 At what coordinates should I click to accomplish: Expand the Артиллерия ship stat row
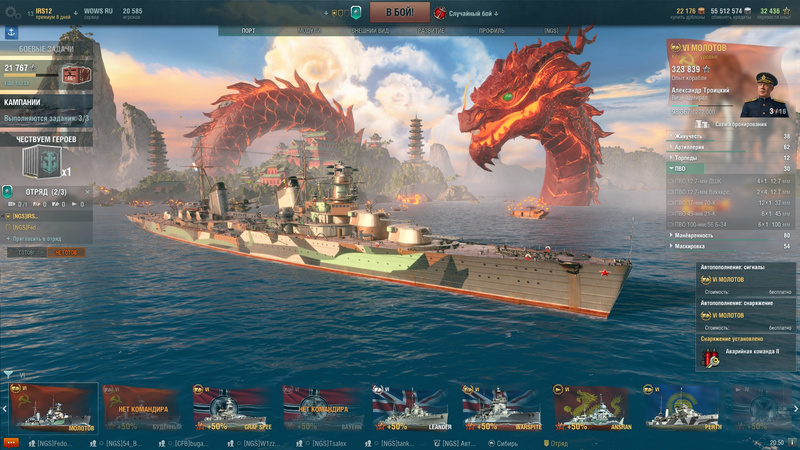[x=730, y=146]
